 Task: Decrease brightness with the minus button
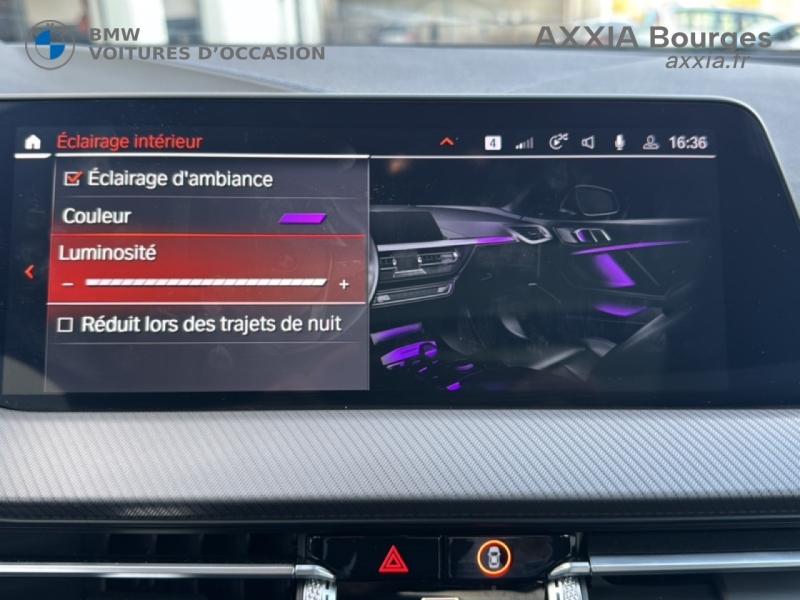(x=67, y=284)
